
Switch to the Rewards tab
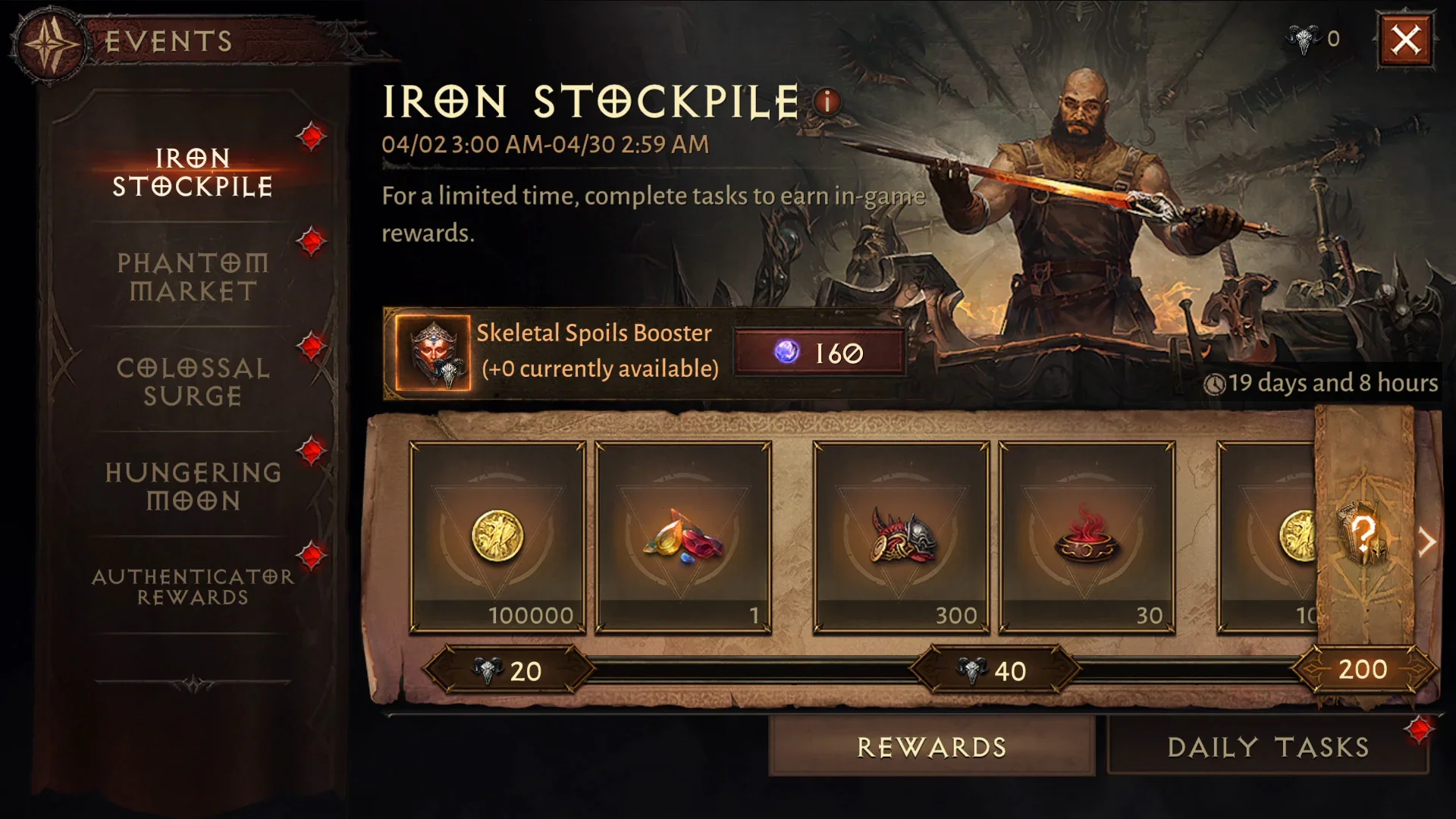coord(932,747)
